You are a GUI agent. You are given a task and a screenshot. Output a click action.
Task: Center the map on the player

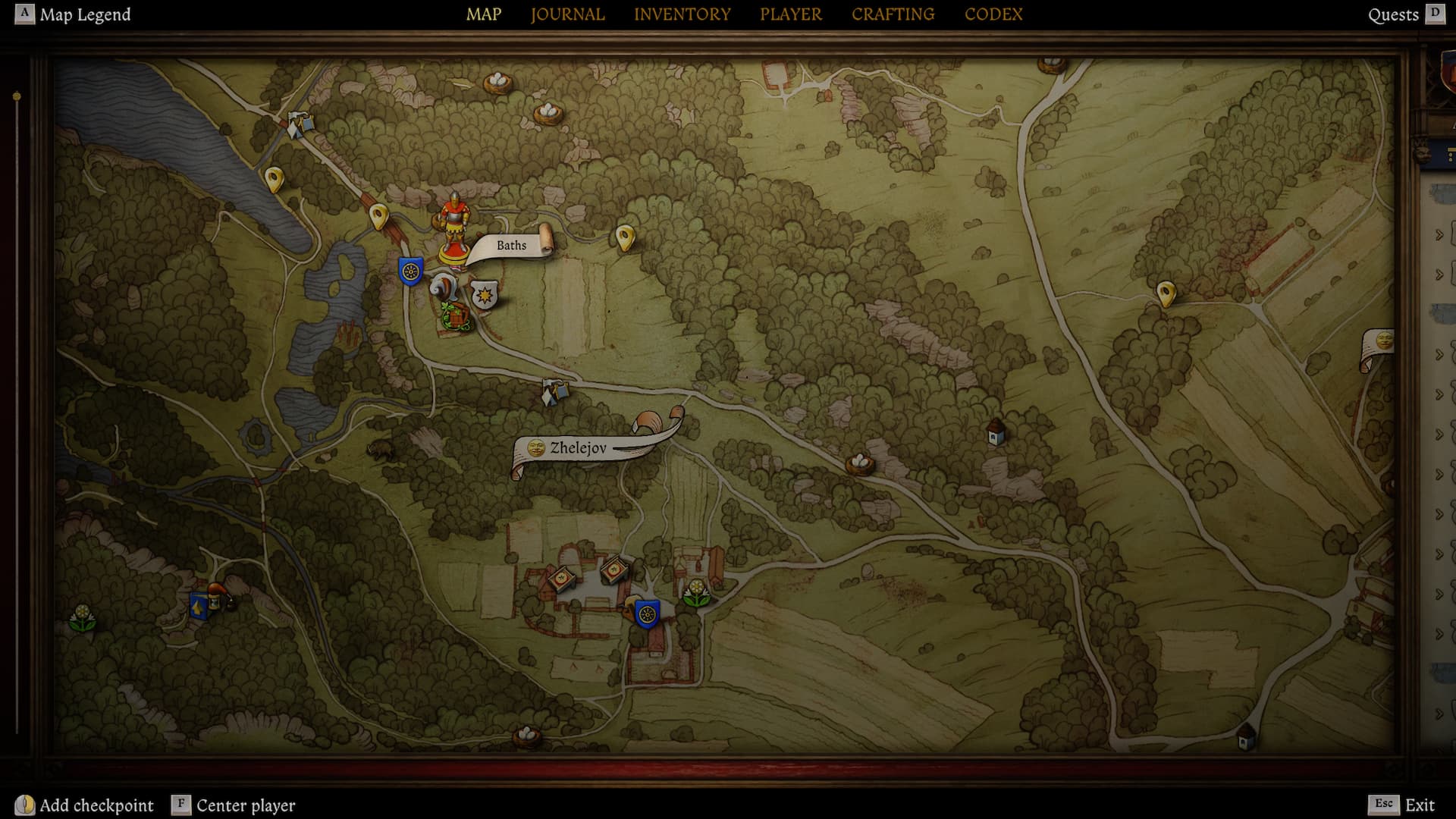coord(234,805)
